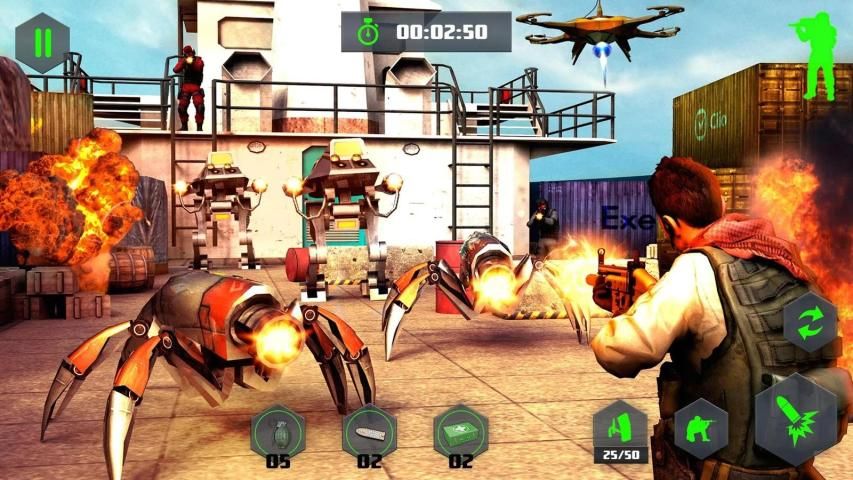Viewport: 853px width, 480px height.
Task: Swap weapons with the green arrows button
Action: [809, 324]
